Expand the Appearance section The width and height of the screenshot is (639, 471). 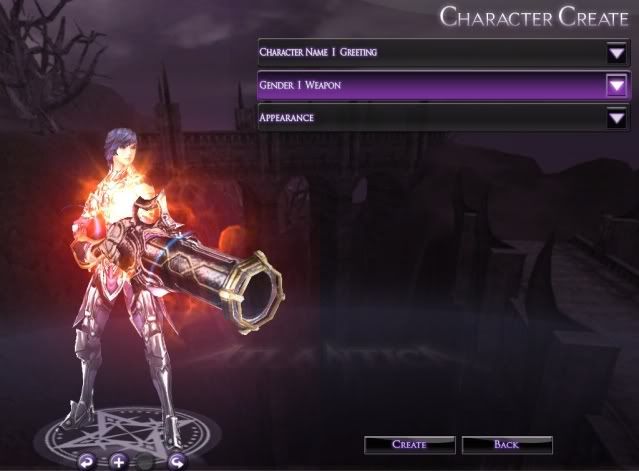pos(615,119)
